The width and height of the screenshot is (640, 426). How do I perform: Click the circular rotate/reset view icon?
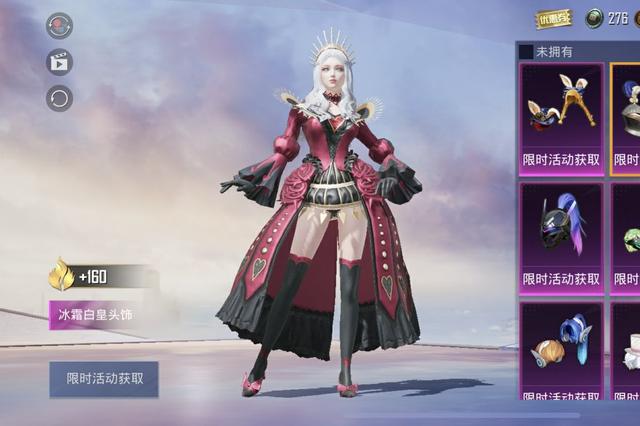[x=59, y=98]
